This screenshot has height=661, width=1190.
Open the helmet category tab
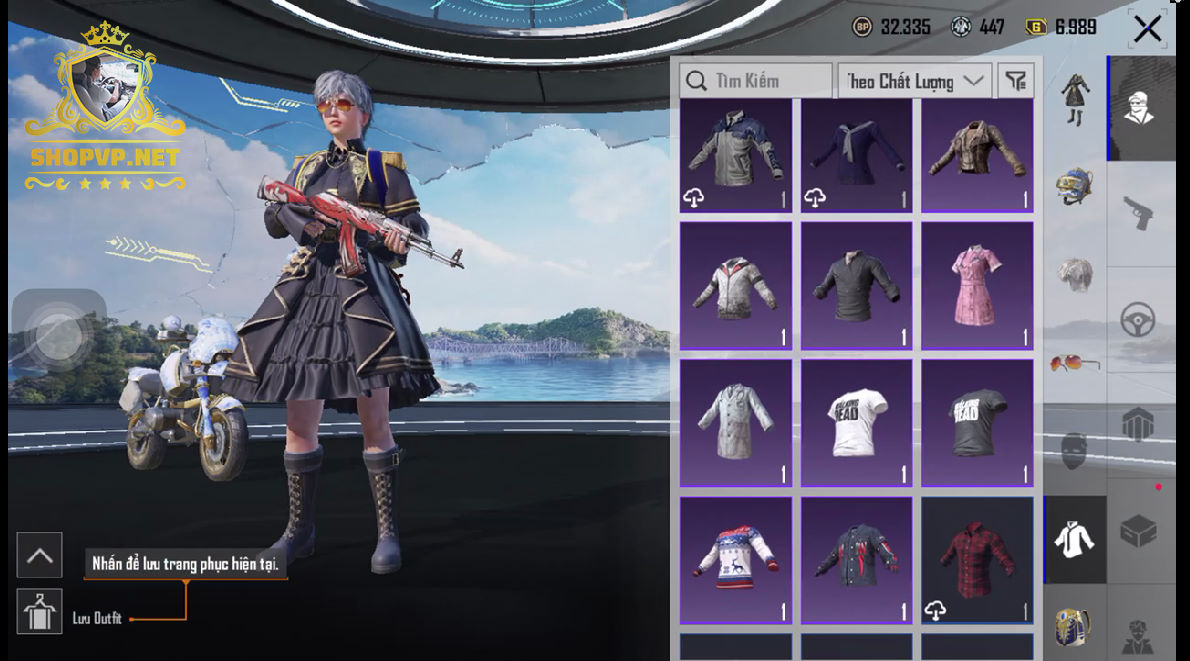click(x=1075, y=186)
